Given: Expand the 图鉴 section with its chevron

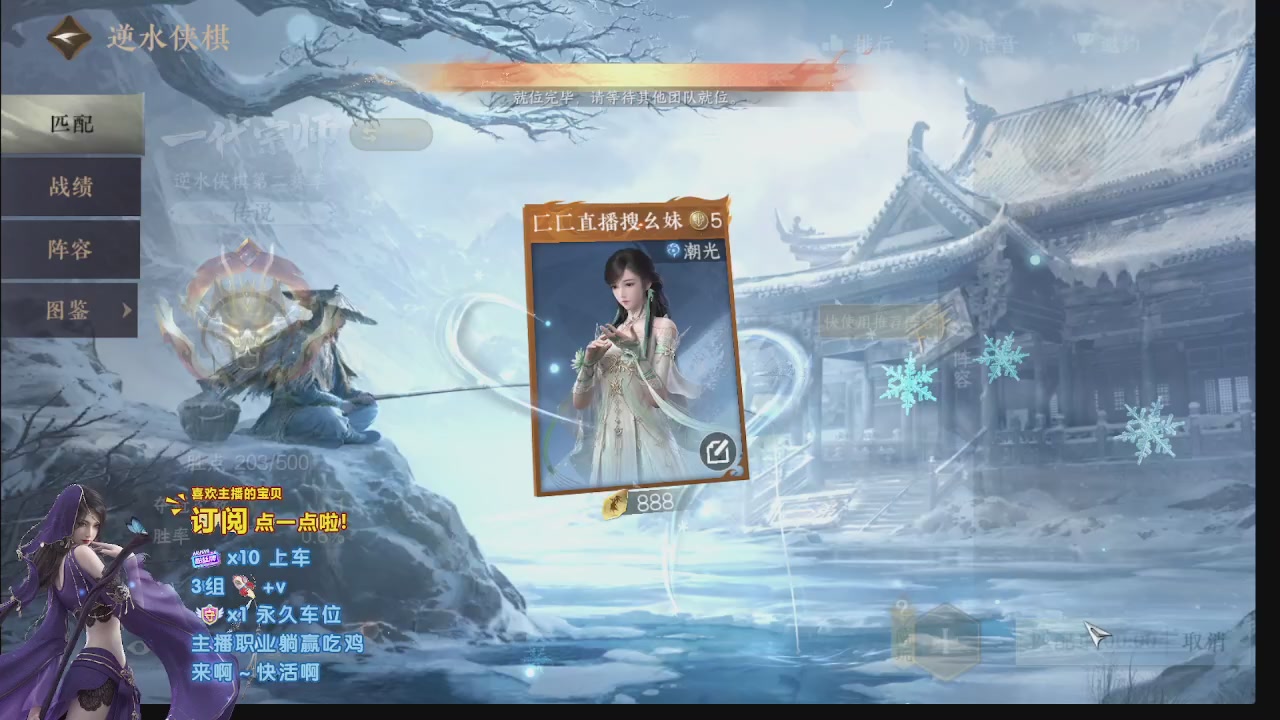Looking at the screenshot, I should click(126, 311).
